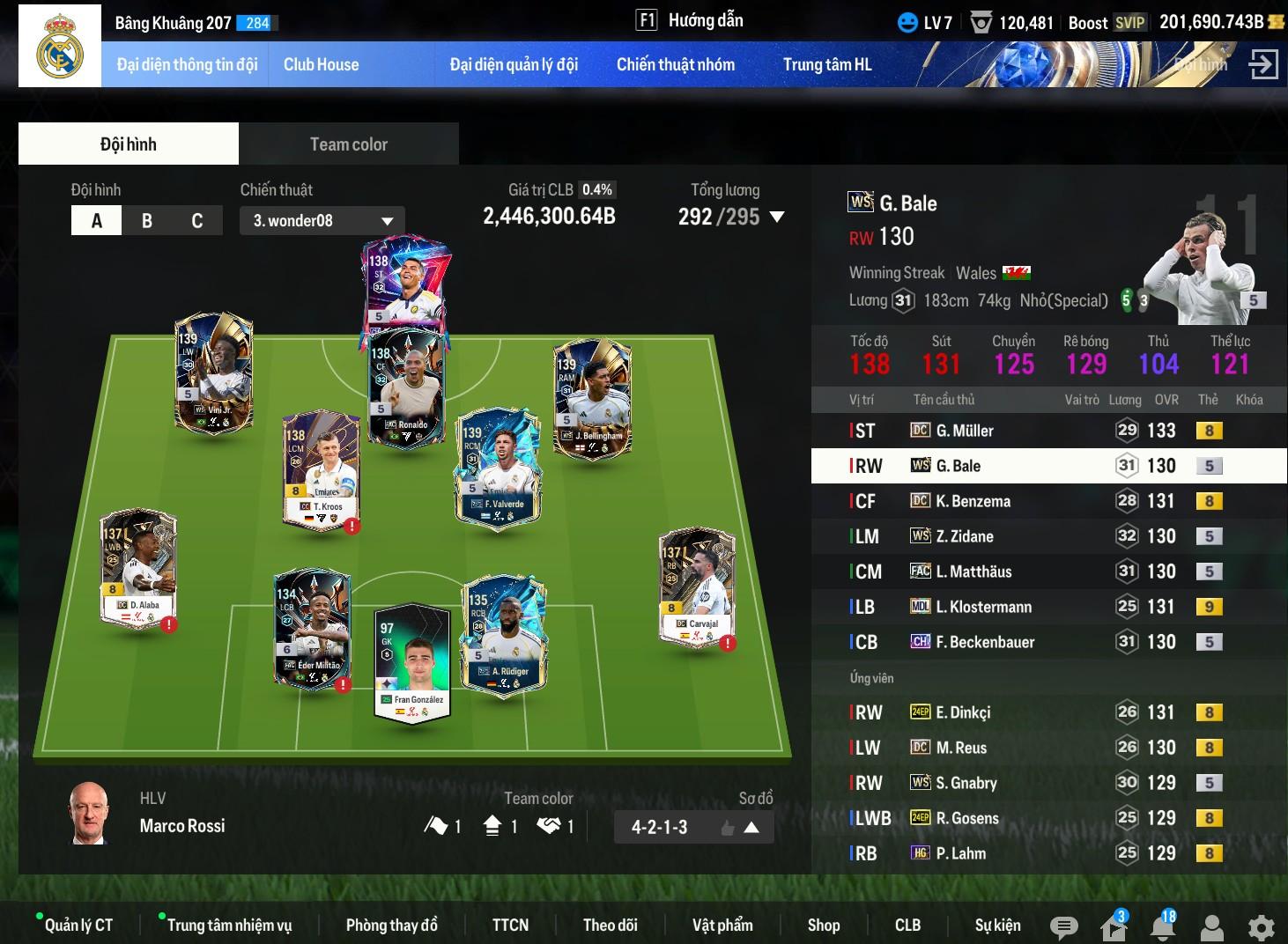Expand the total salary dropdown arrow

tap(777, 217)
